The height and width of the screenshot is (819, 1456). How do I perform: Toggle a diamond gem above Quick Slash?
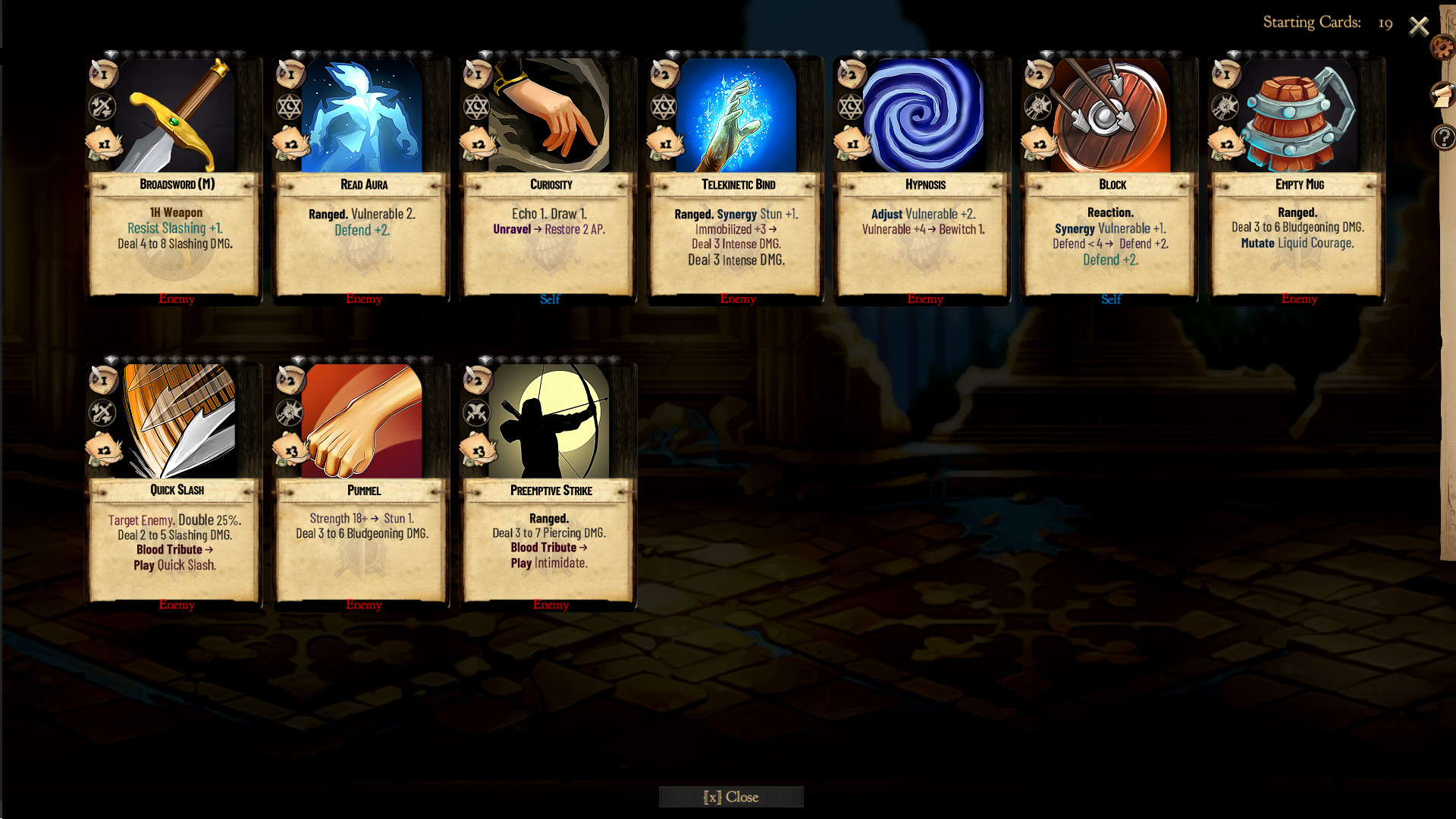[x=111, y=358]
